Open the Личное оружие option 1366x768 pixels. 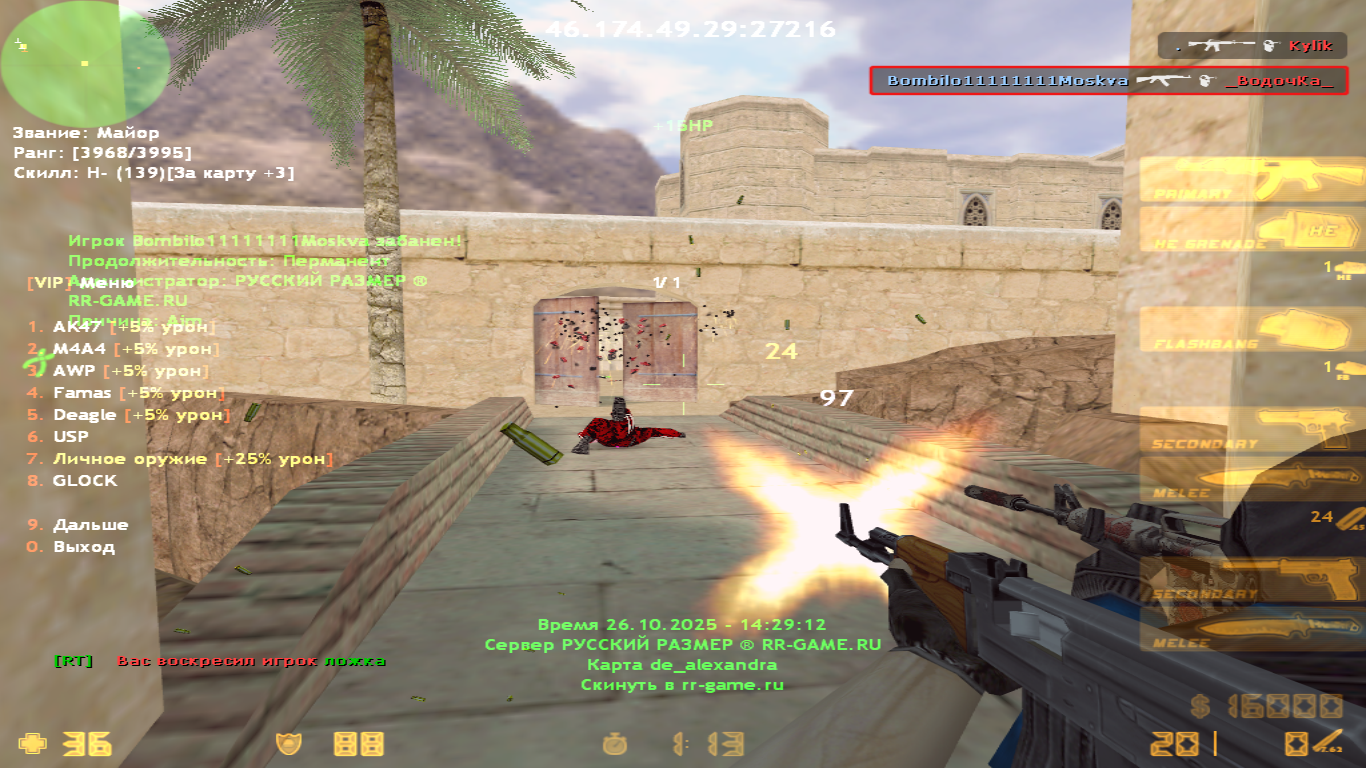(x=132, y=459)
